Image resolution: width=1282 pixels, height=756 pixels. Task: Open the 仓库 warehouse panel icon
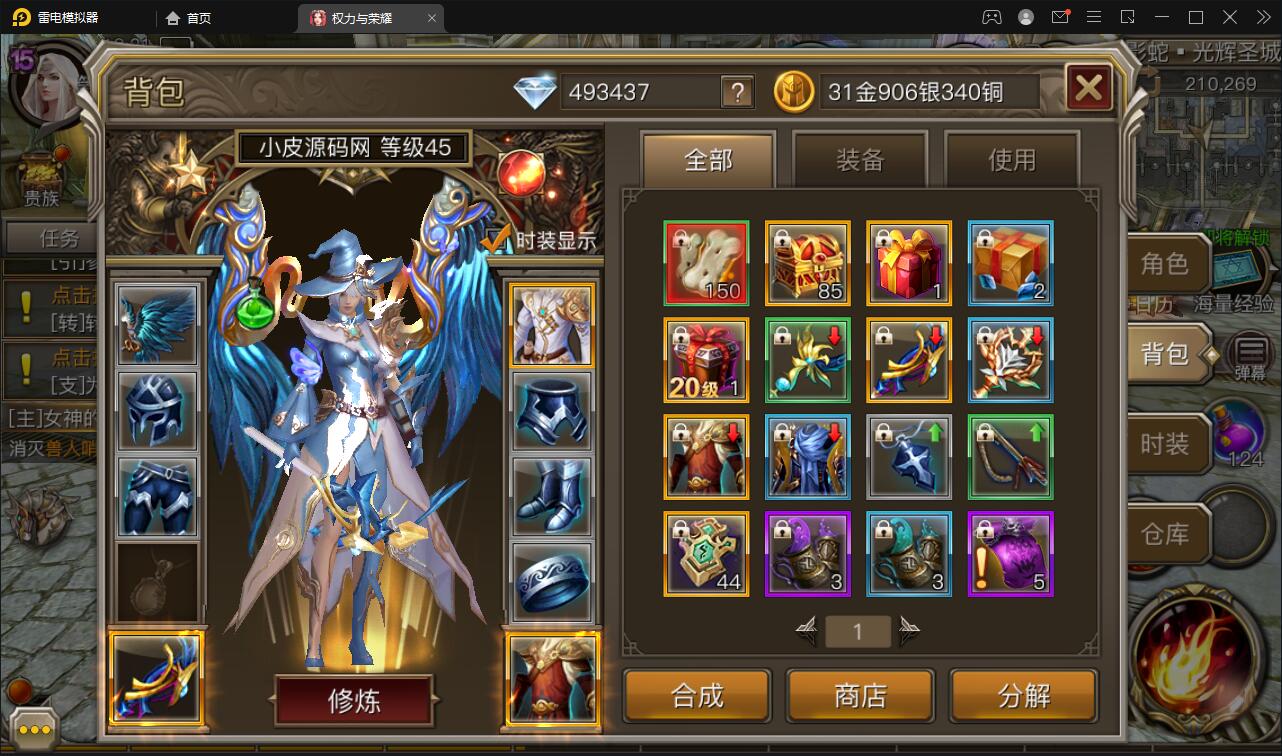click(x=1168, y=533)
